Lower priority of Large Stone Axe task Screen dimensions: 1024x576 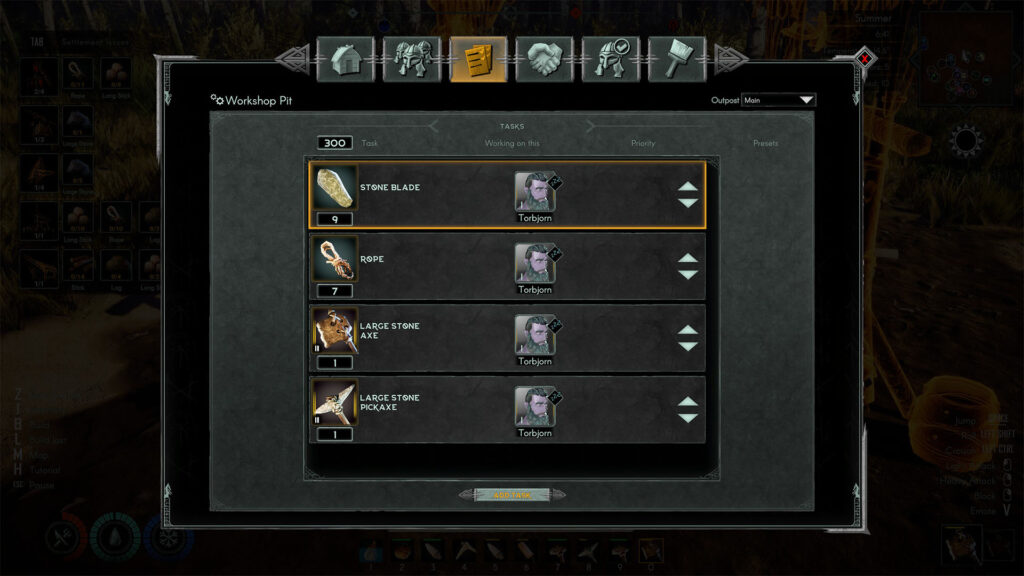(x=688, y=346)
